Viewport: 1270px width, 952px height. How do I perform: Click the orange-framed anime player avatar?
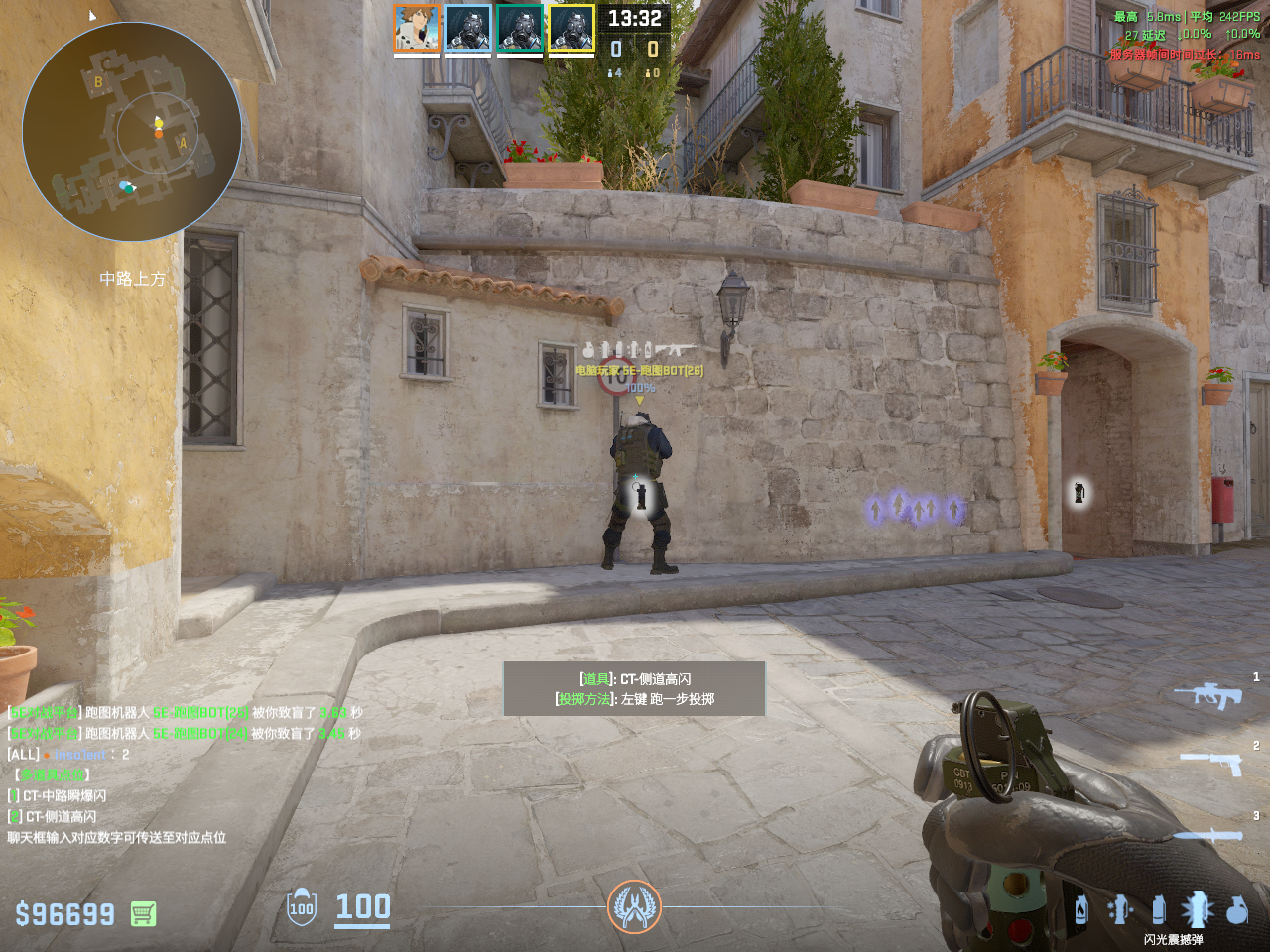click(417, 28)
